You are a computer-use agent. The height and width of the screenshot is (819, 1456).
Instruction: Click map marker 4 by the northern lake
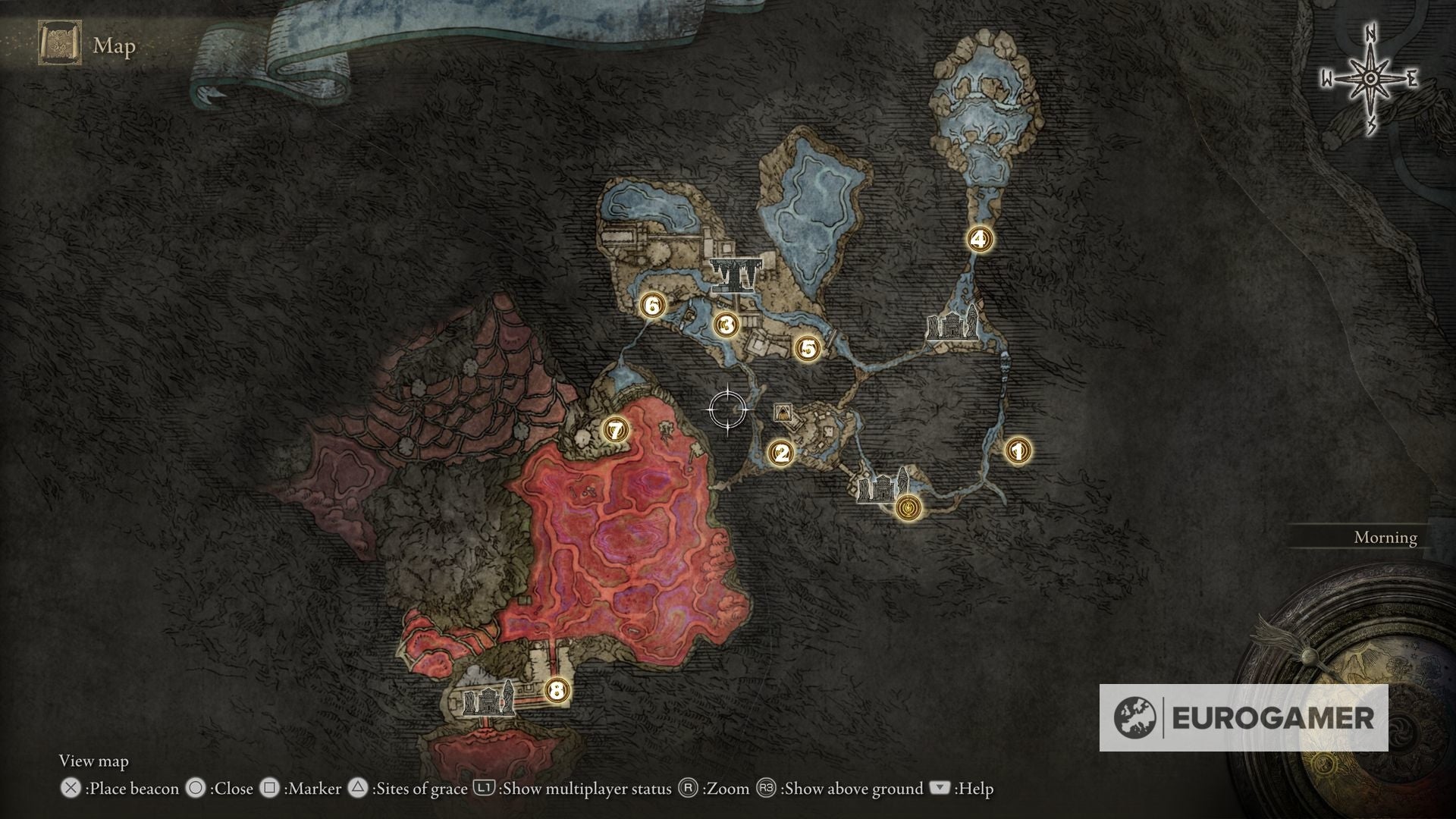coord(979,237)
